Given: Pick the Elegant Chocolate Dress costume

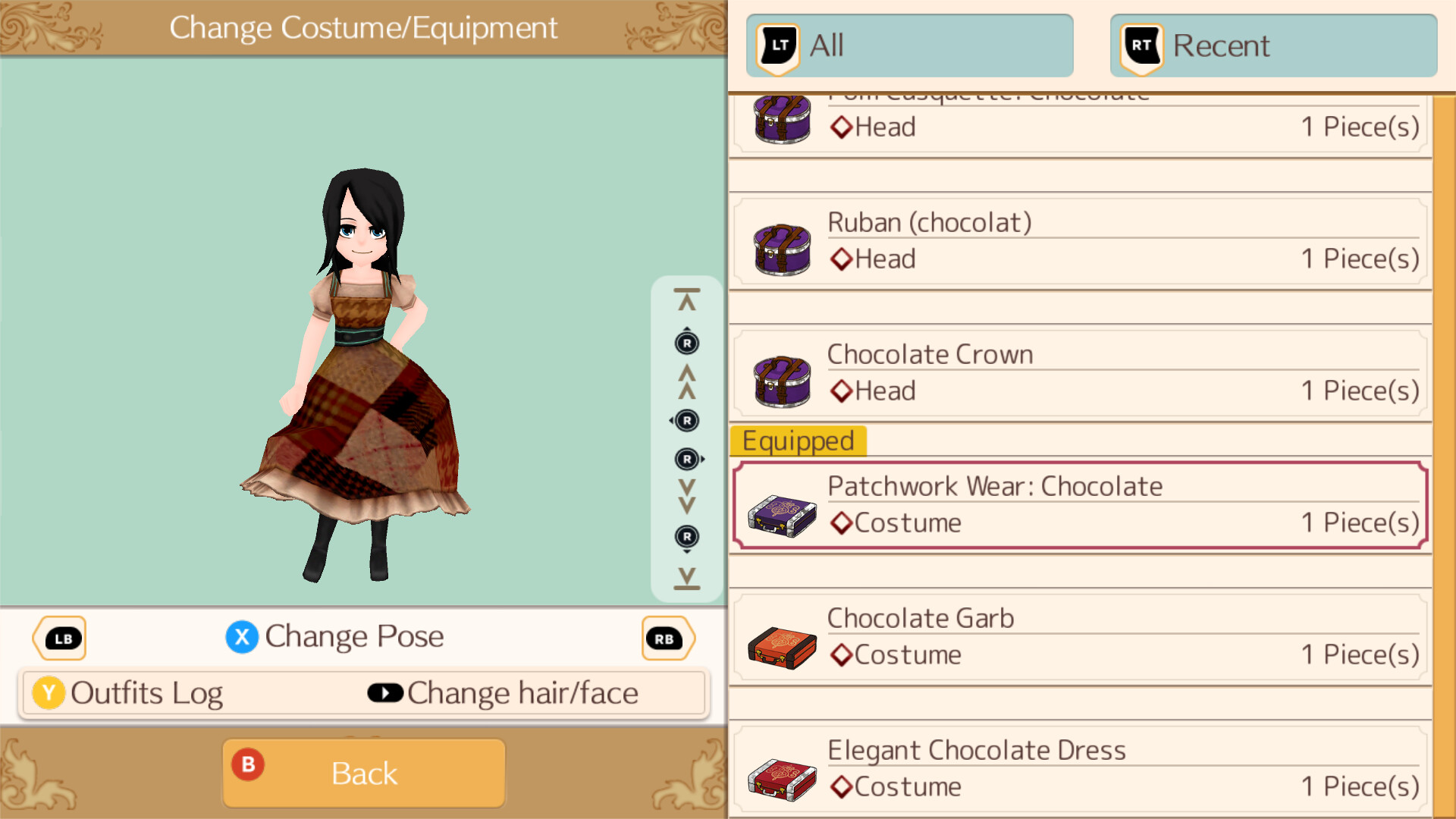Looking at the screenshot, I should [1080, 769].
